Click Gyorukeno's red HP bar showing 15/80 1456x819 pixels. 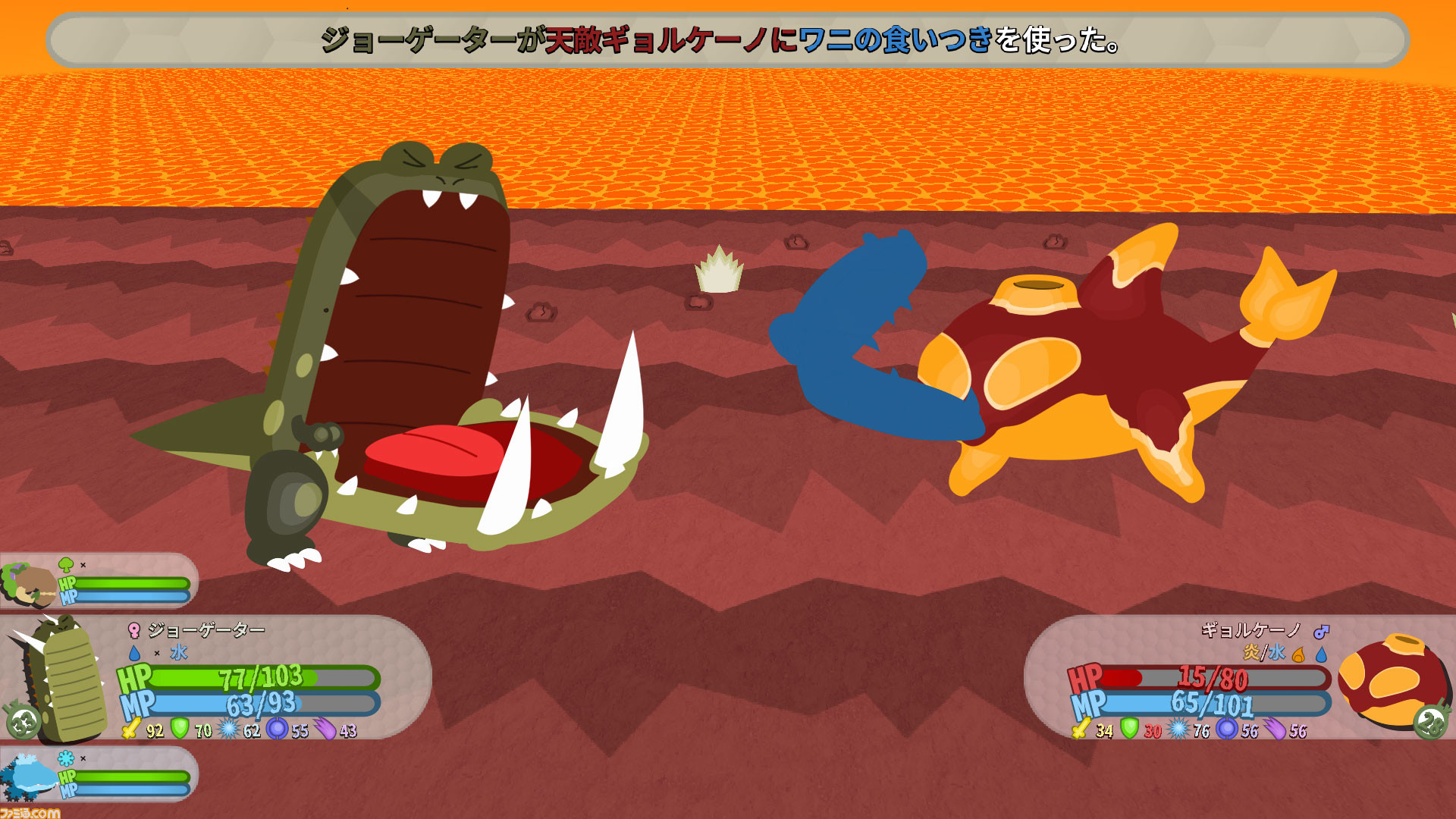click(x=1215, y=677)
